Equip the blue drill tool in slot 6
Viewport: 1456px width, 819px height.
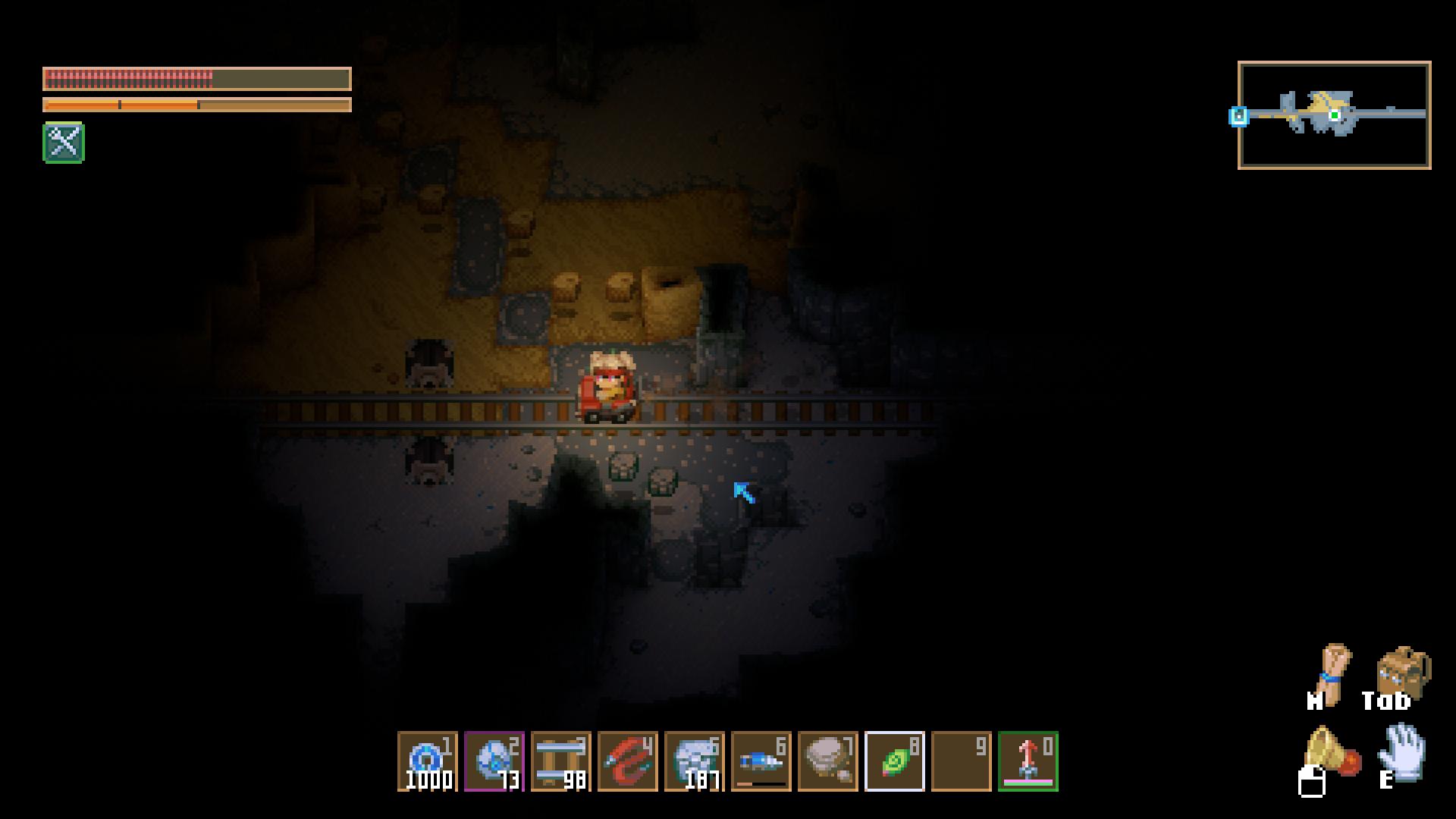tap(761, 761)
